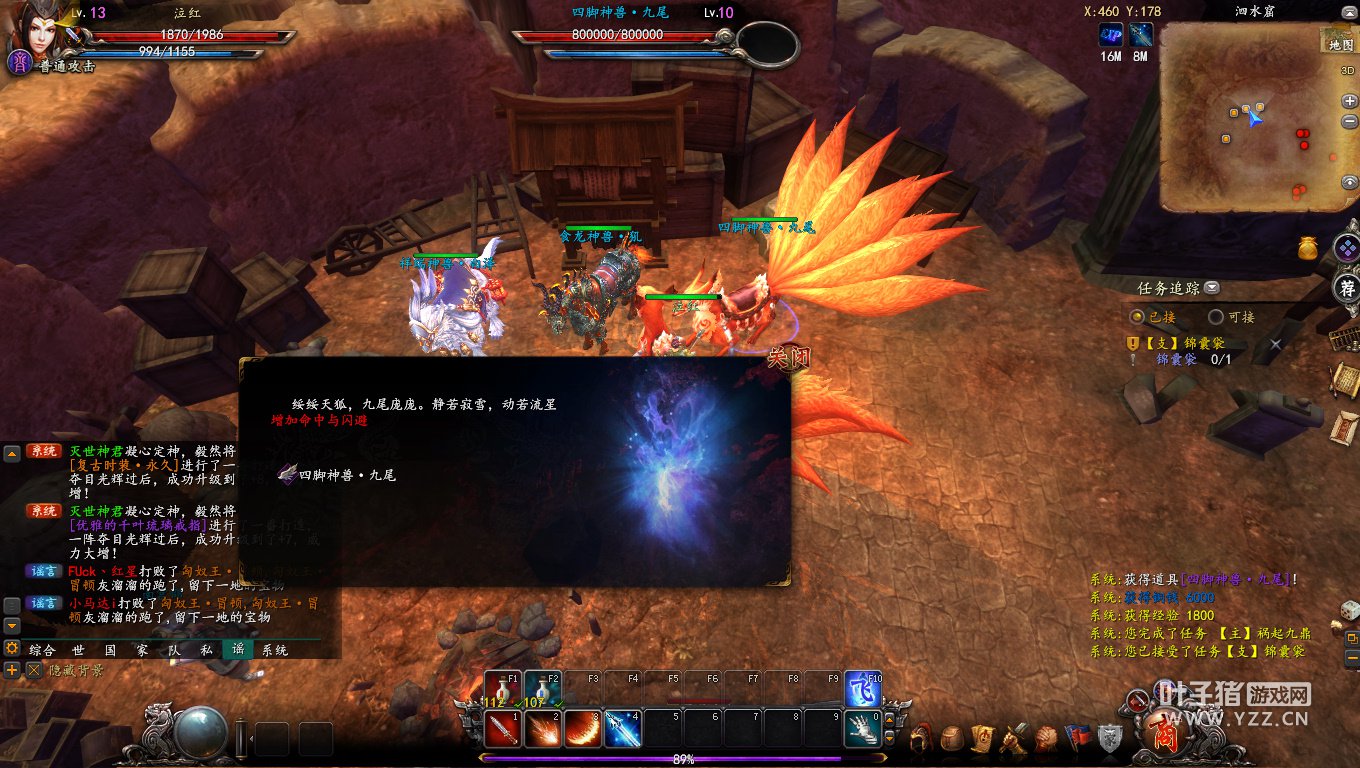The width and height of the screenshot is (1360, 768).
Task: Open the 锦囊袋 side quest entry
Action: click(1190, 343)
